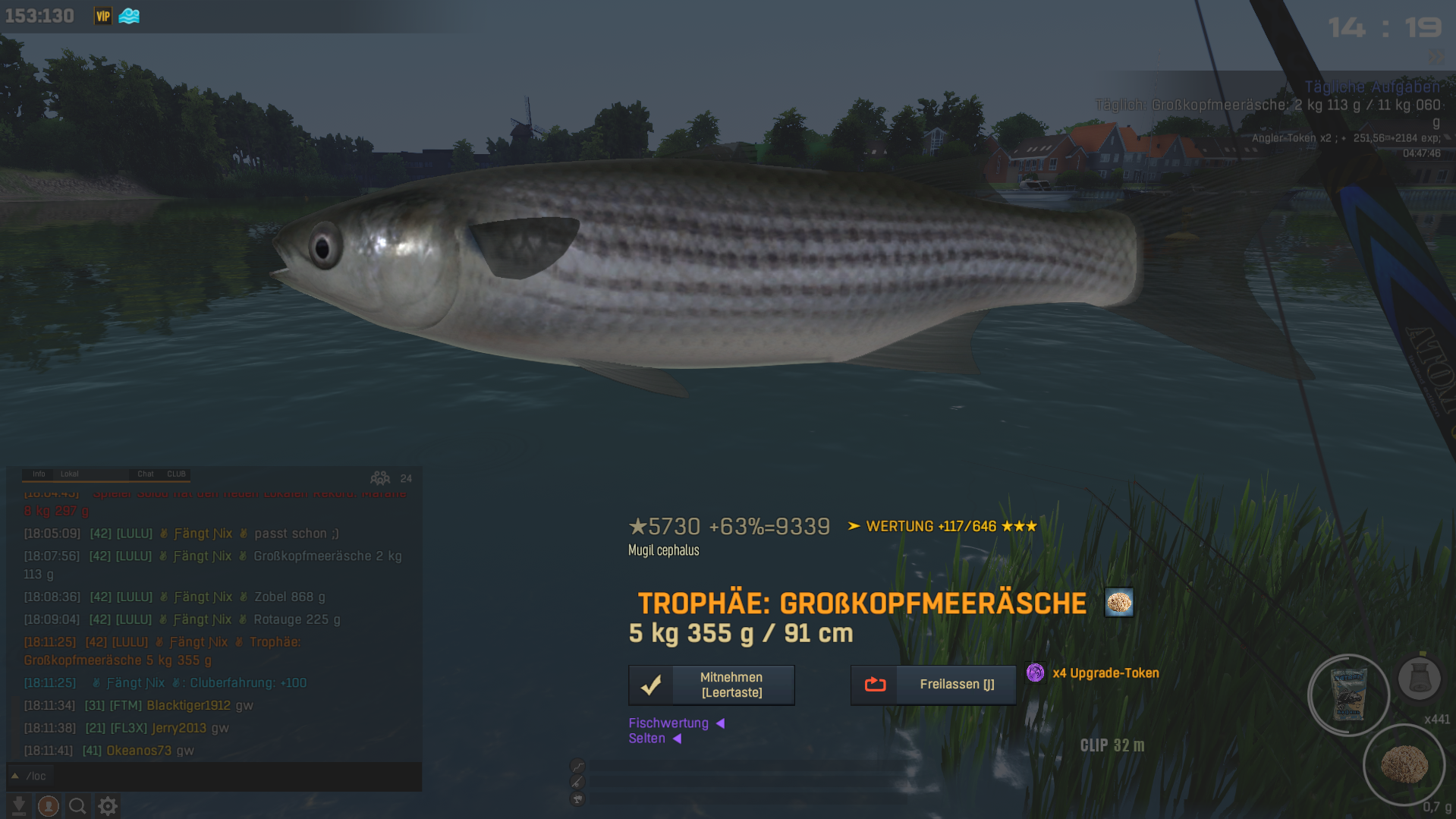Open the Chat tab
This screenshot has width=1456, height=819.
[x=145, y=474]
